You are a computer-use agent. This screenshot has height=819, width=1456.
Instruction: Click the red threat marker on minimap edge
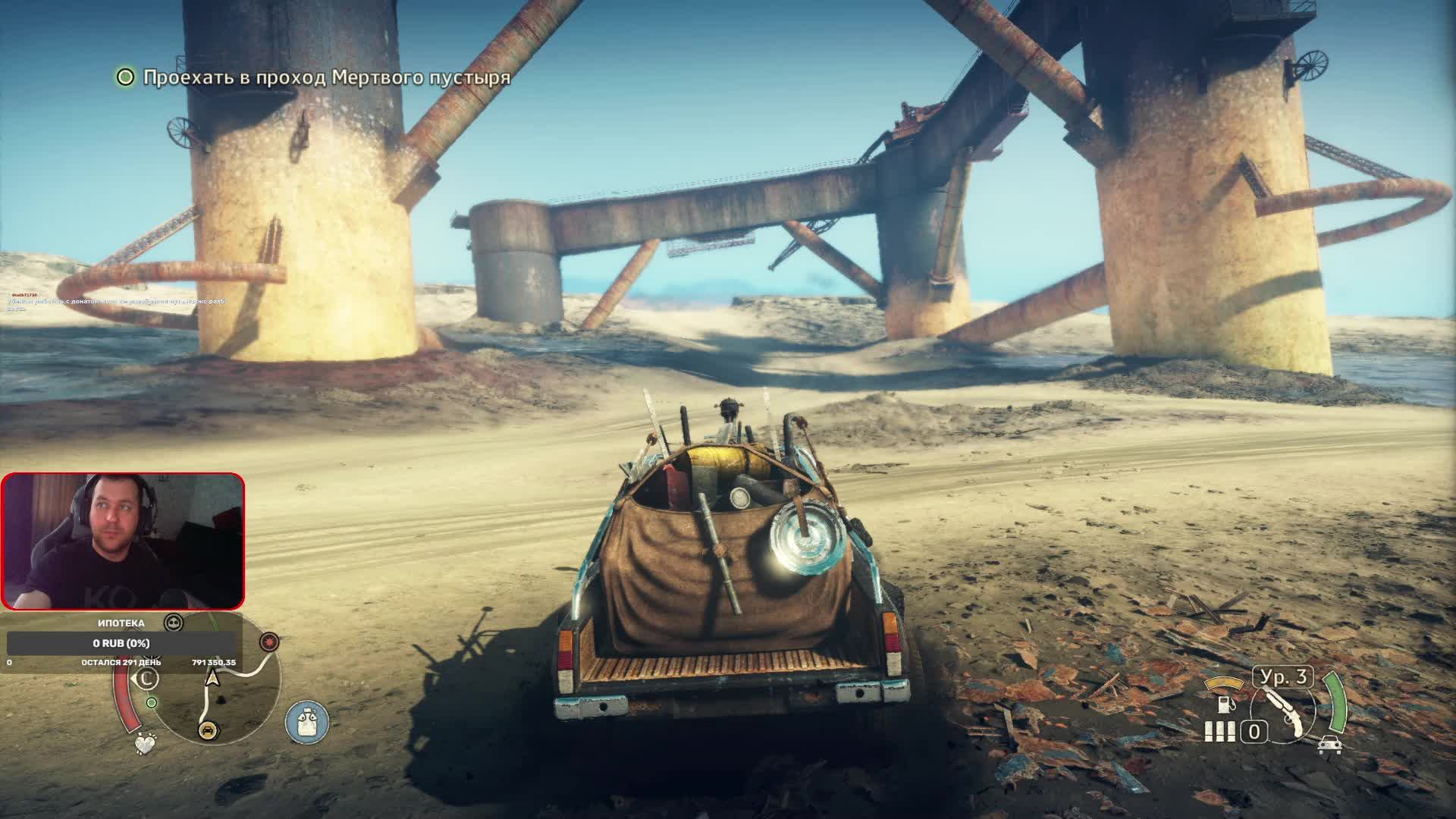click(x=268, y=642)
